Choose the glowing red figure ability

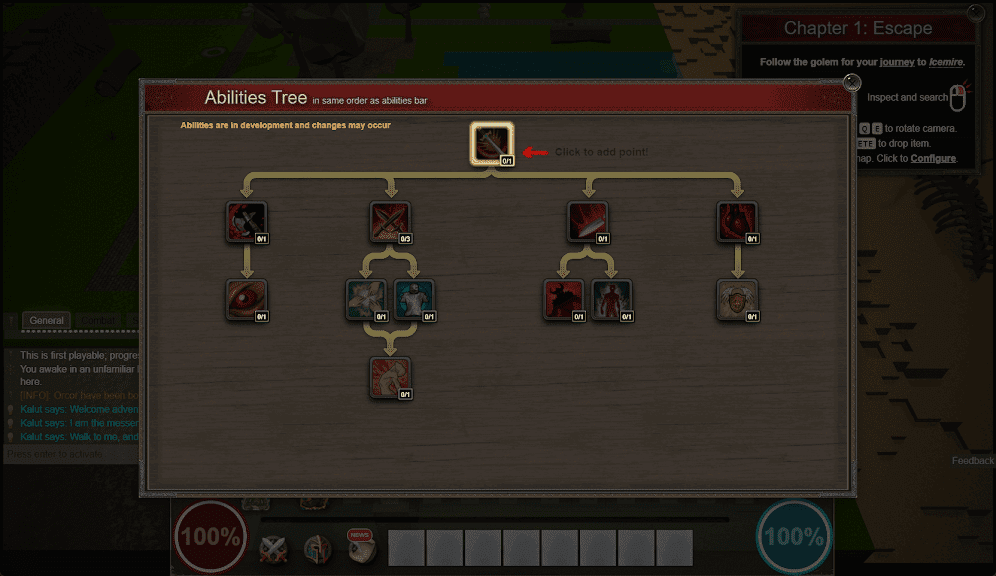(611, 299)
